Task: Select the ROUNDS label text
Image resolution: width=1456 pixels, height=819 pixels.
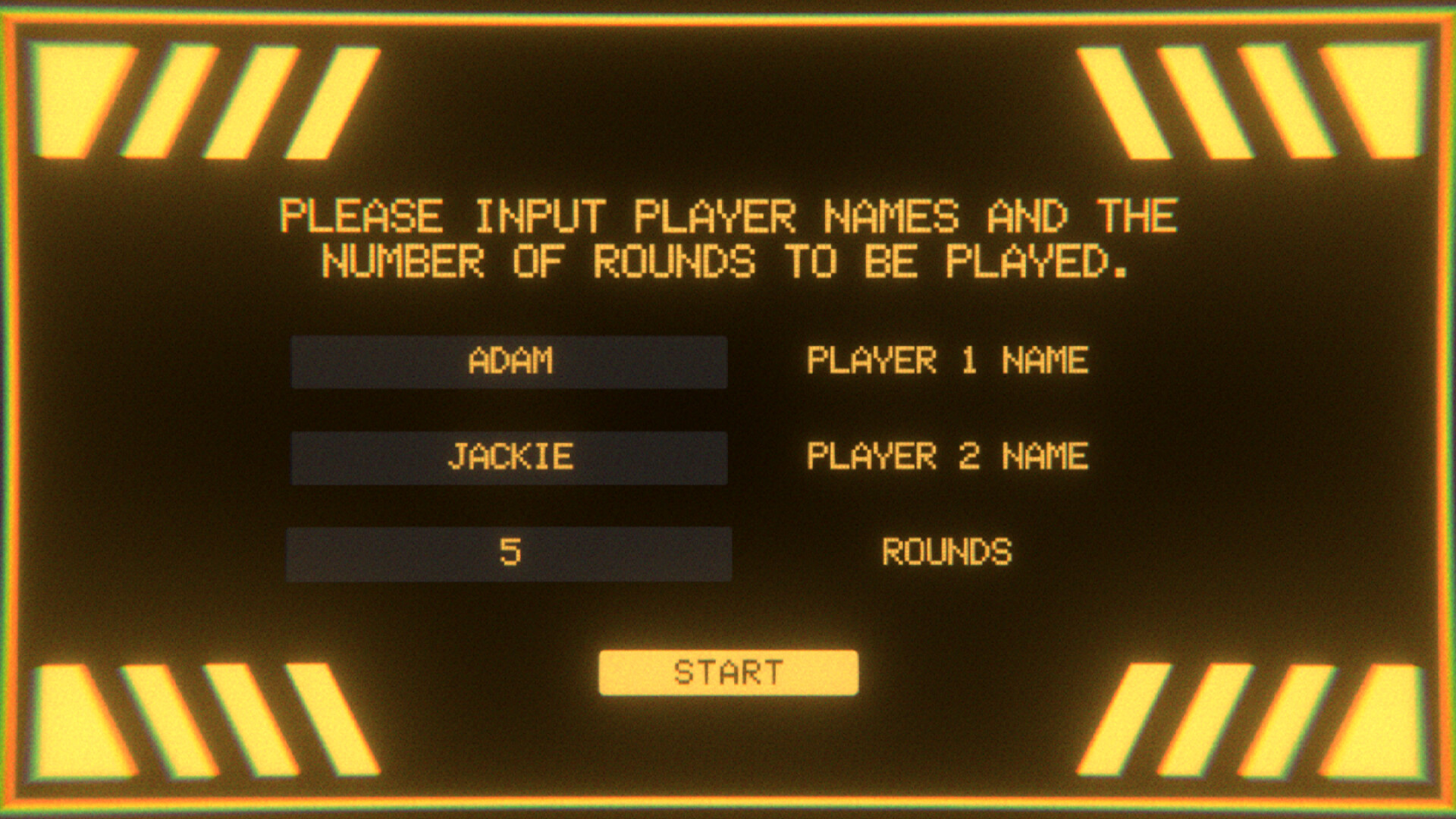Action: [948, 554]
